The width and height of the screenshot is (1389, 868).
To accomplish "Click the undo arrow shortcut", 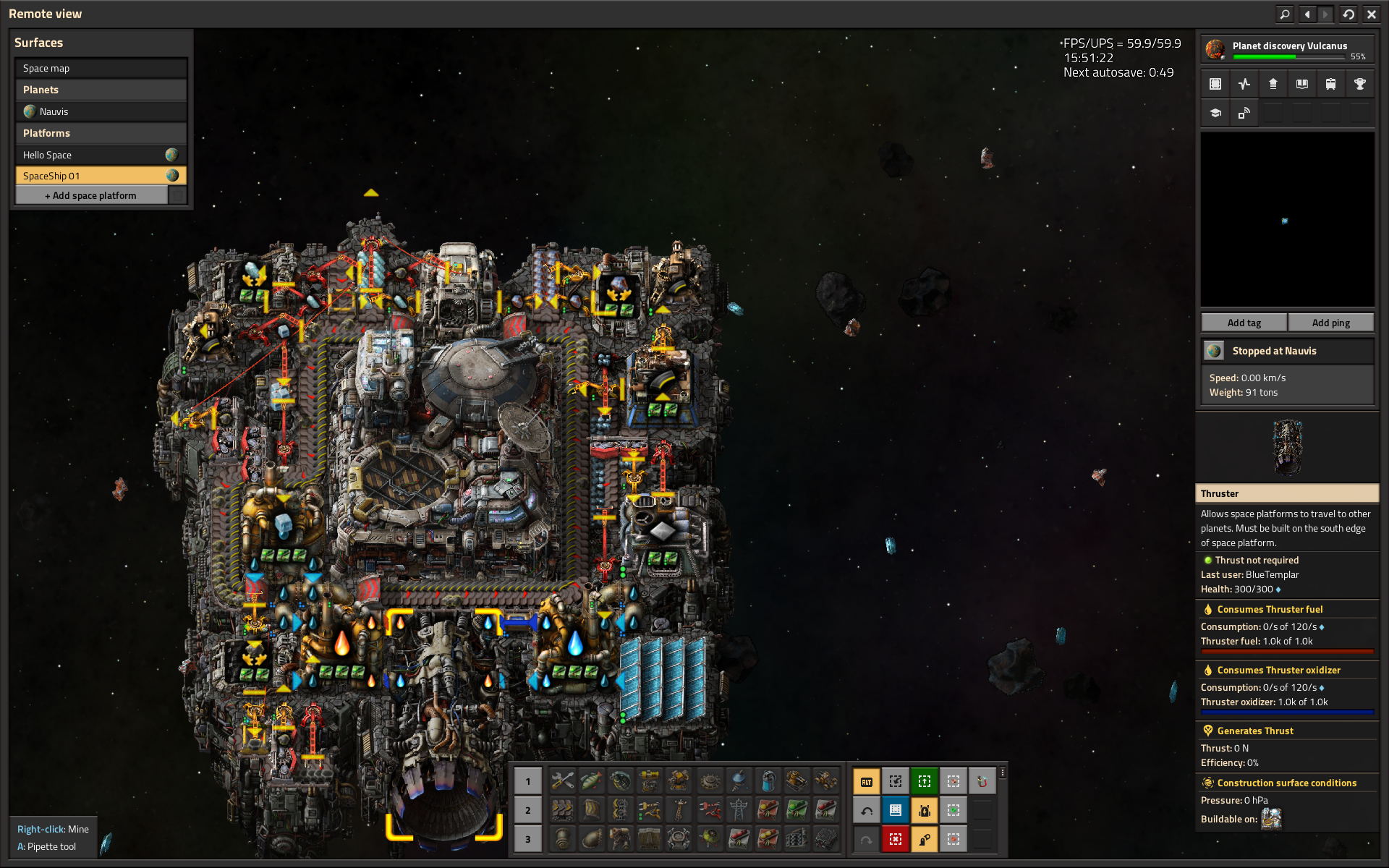I will pos(867,810).
